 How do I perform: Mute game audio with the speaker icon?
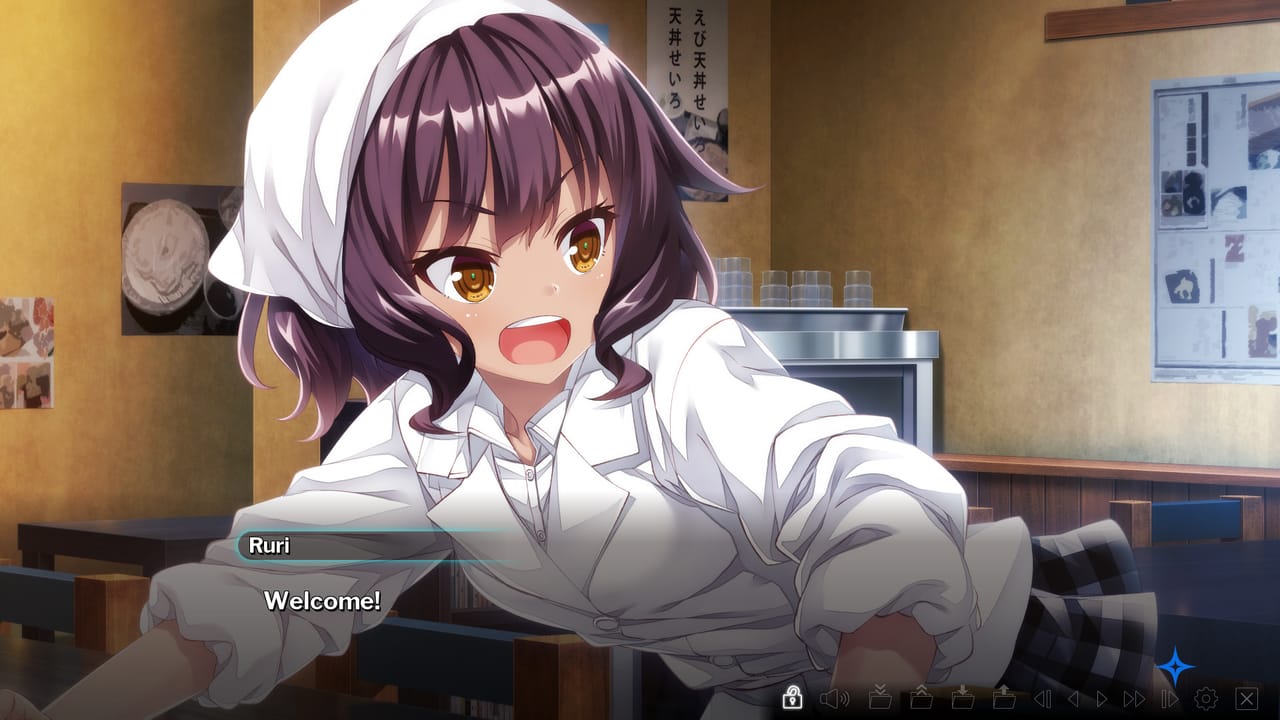tap(834, 700)
